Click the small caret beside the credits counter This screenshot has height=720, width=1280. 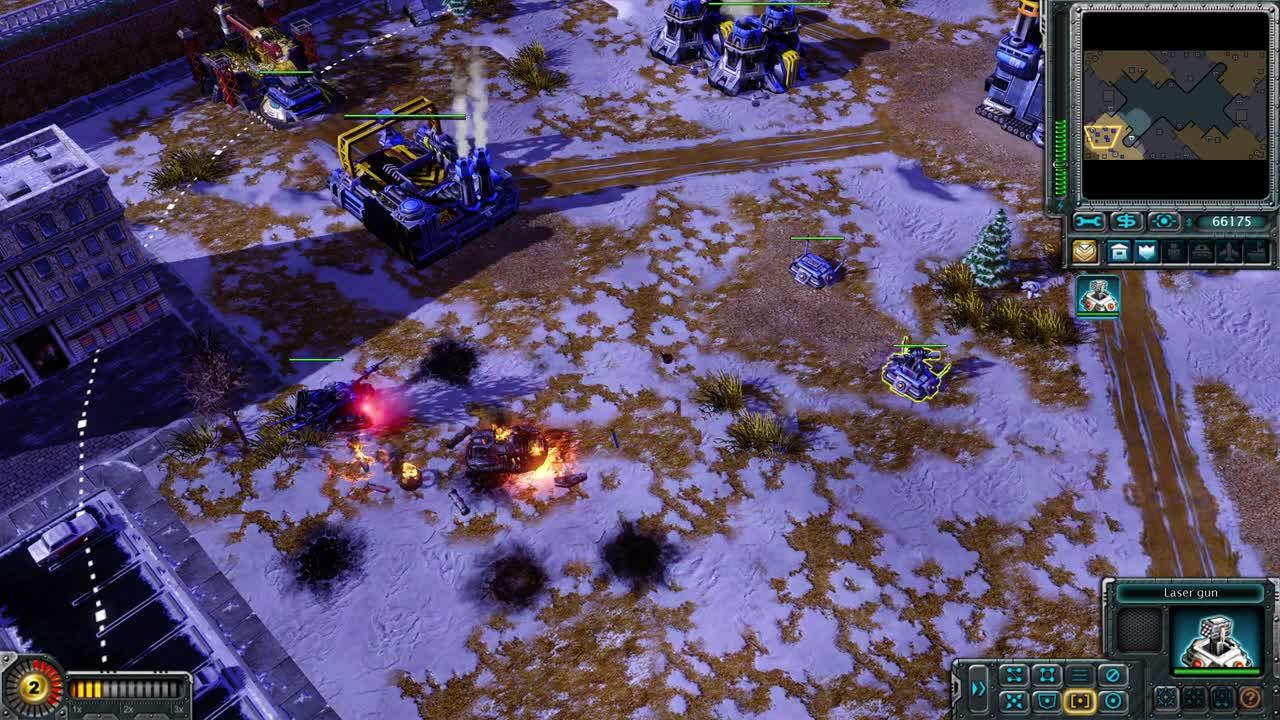pyautogui.click(x=1190, y=222)
